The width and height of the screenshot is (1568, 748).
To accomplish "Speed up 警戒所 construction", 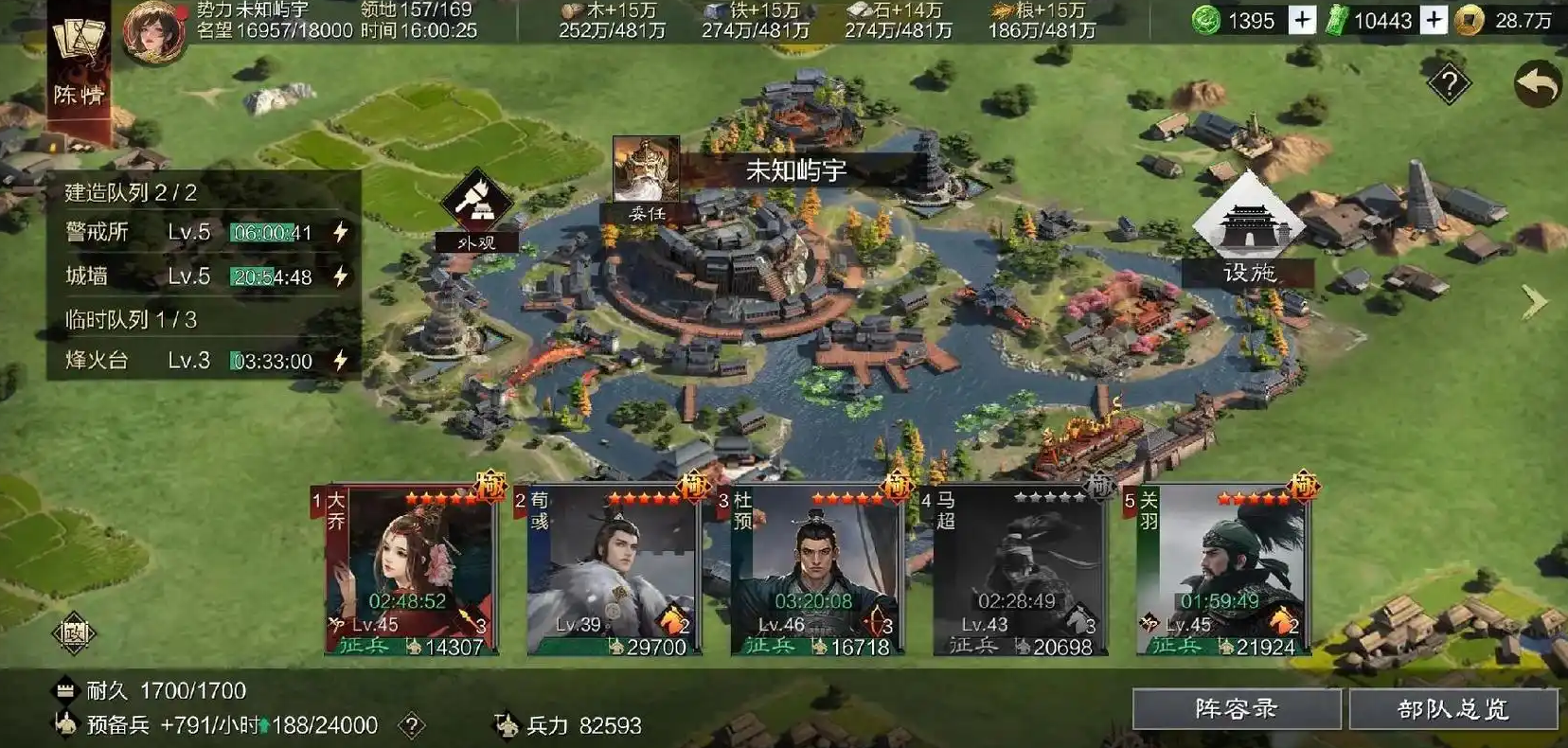I will click(340, 232).
